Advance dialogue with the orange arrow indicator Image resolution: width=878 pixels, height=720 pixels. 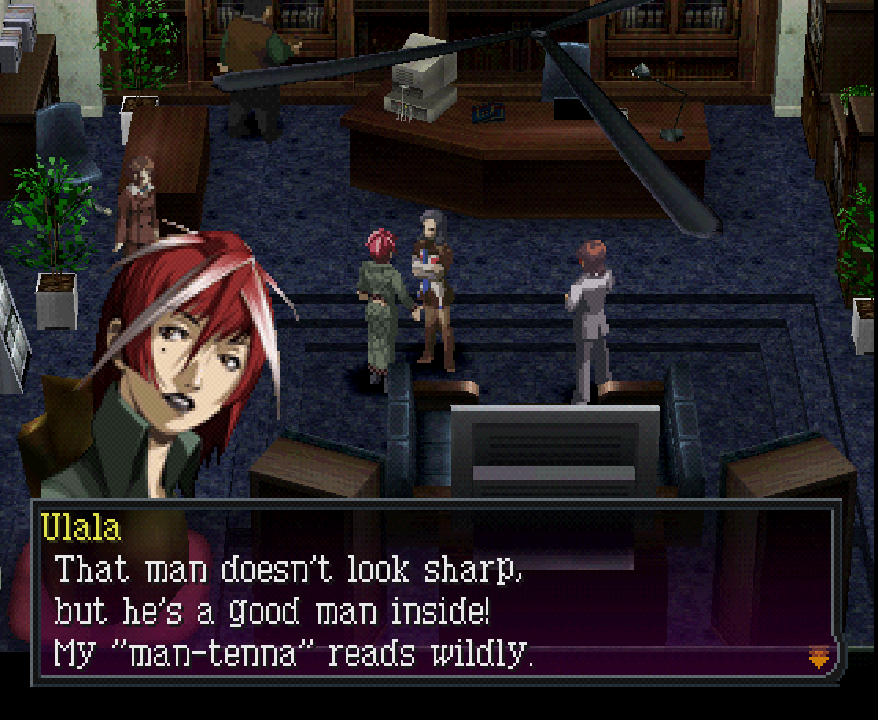818,657
